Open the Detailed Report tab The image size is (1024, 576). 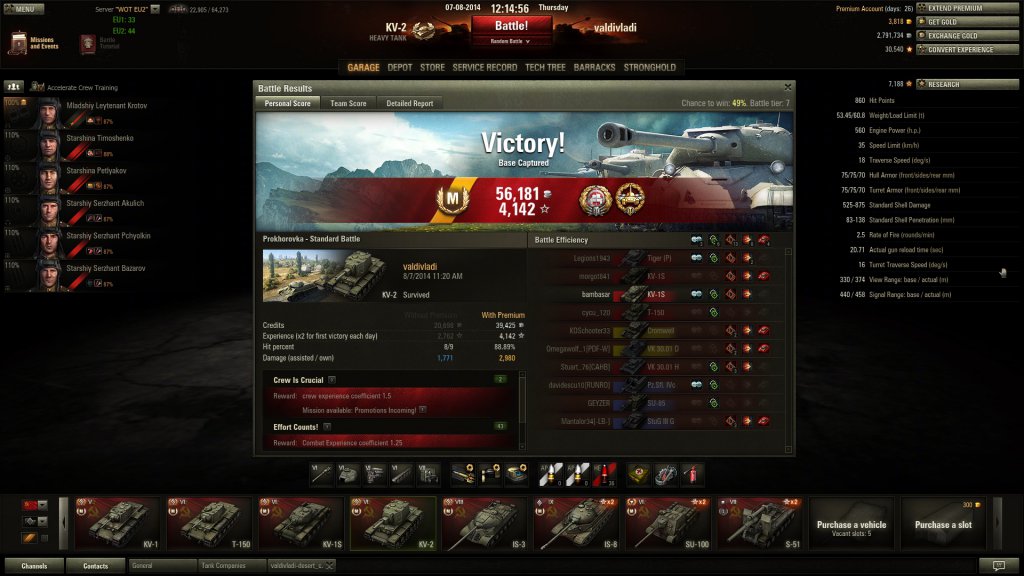pyautogui.click(x=410, y=103)
